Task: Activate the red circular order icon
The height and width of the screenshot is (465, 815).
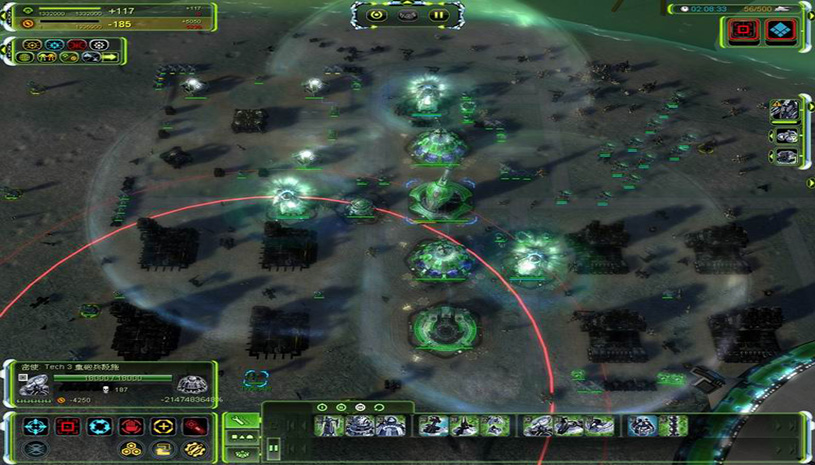Action: click(x=131, y=427)
